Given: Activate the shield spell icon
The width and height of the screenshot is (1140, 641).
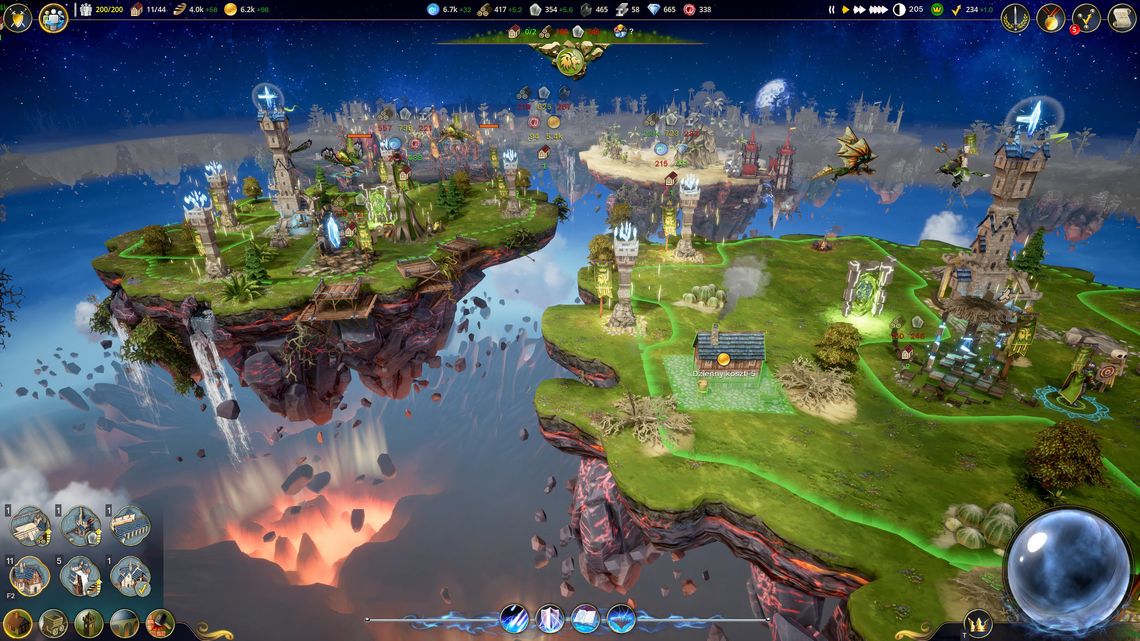Looking at the screenshot, I should [551, 618].
